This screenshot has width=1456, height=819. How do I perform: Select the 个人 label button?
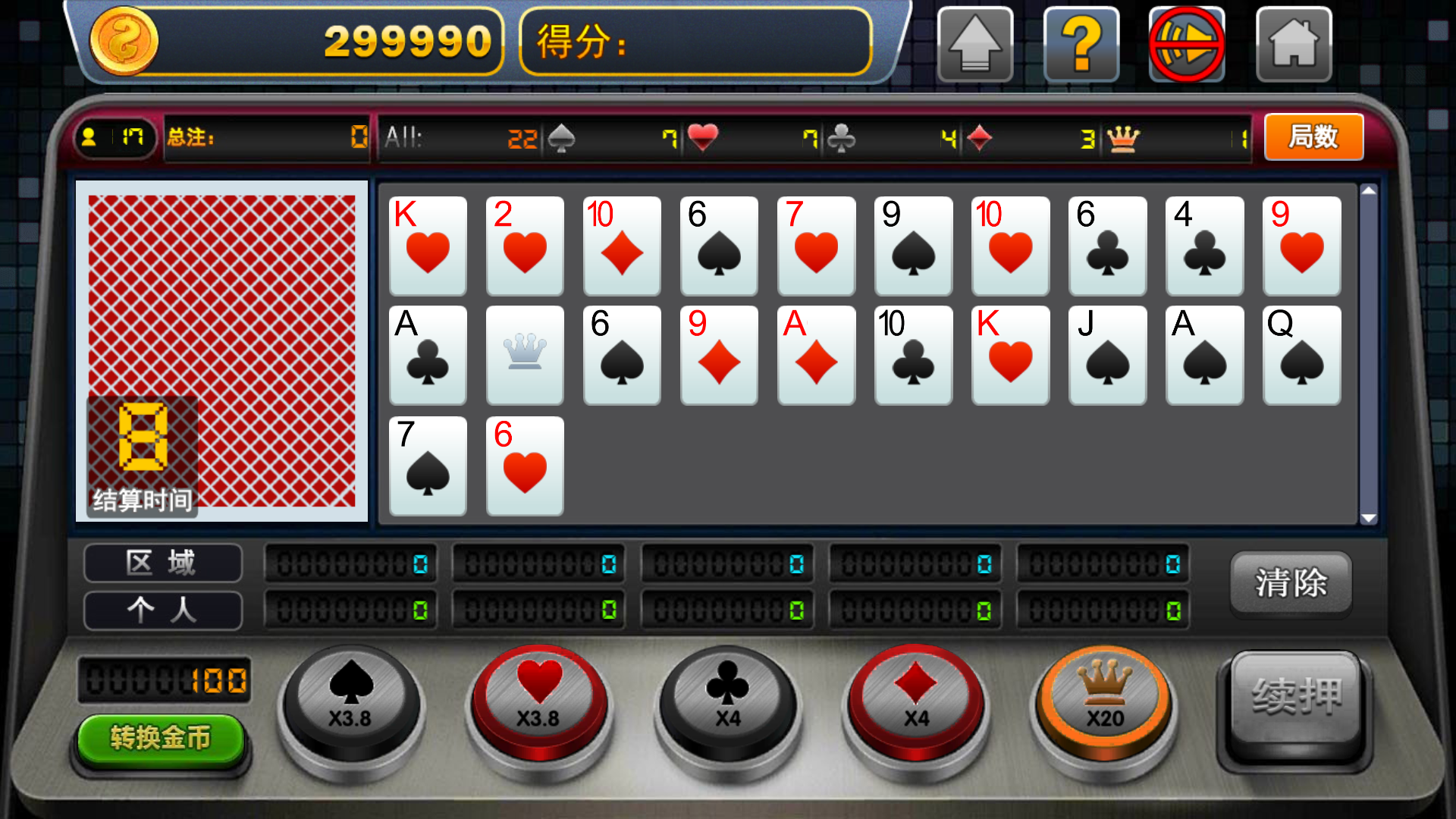[162, 610]
